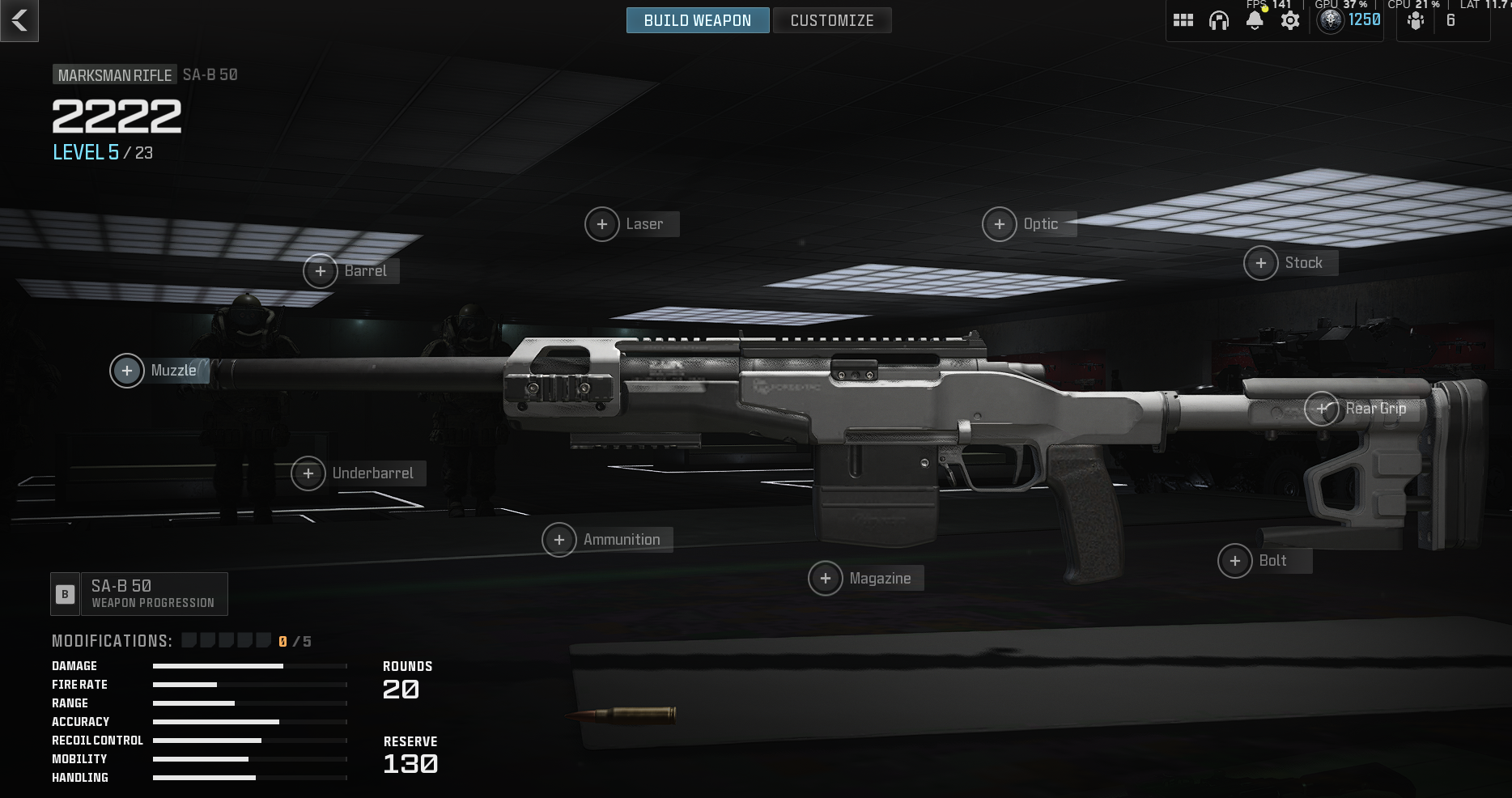Open the Magazine attachment slot
This screenshot has width=1512, height=798.
pos(826,579)
